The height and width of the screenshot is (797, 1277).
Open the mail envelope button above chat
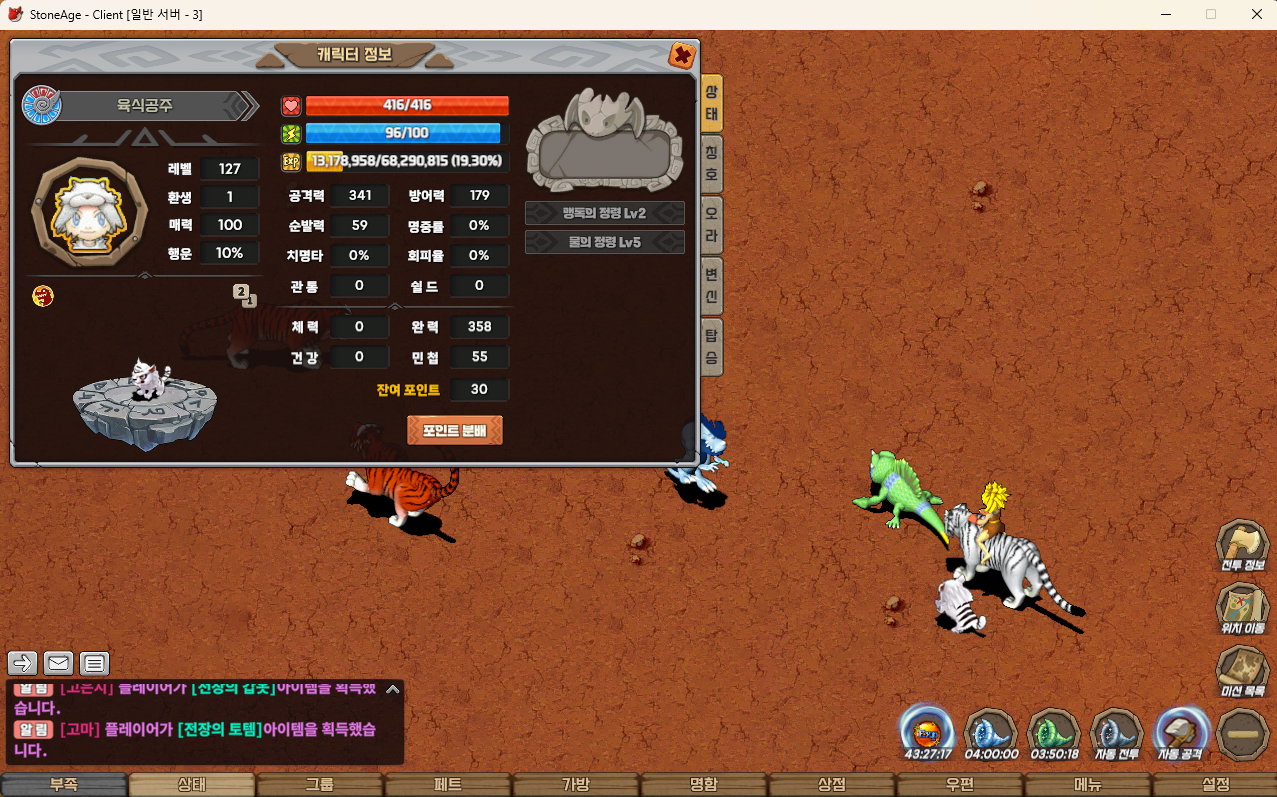(59, 663)
